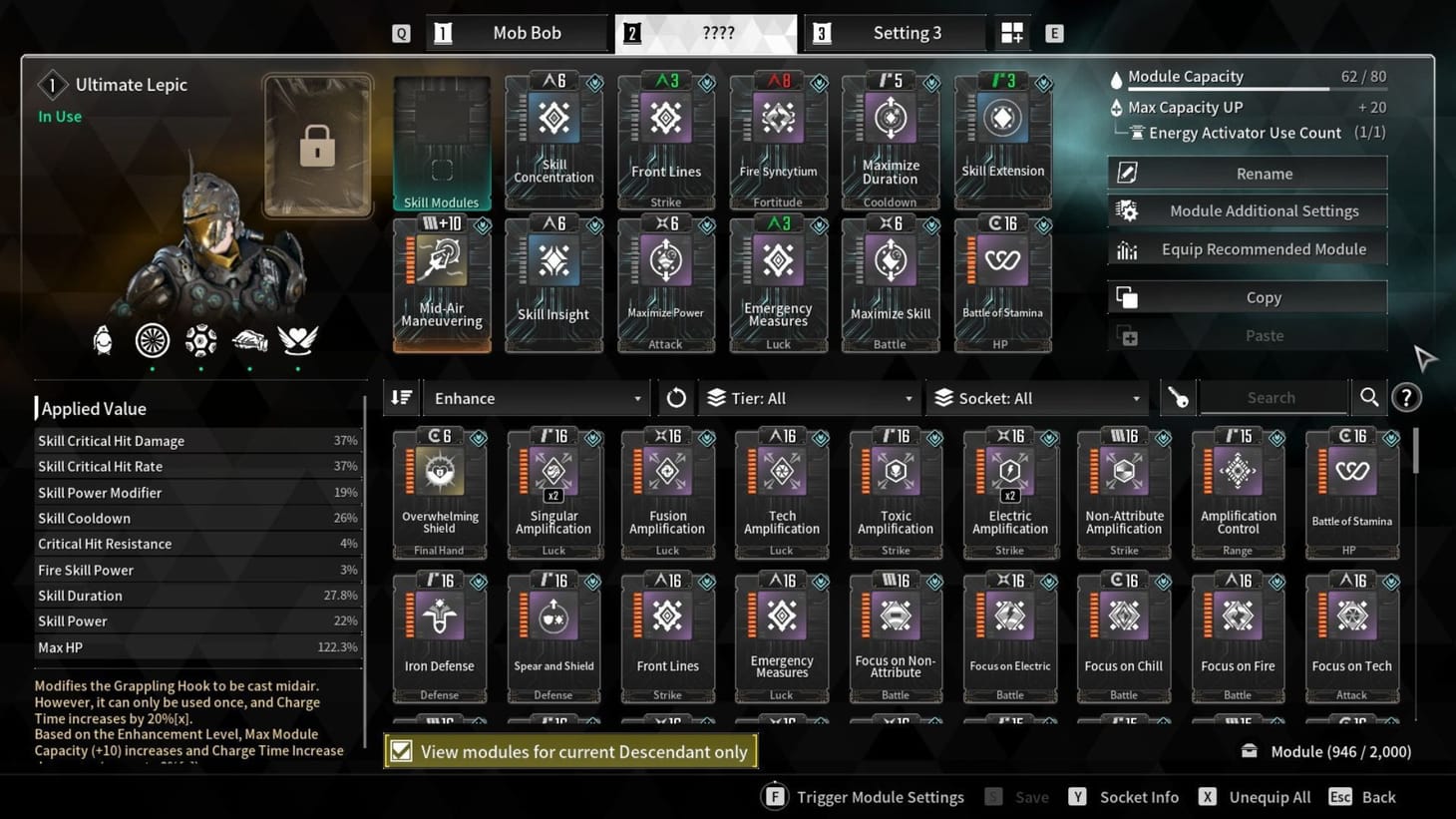Click the module preset grid icon near tab 3
This screenshot has height=819, width=1456.
(x=1011, y=32)
